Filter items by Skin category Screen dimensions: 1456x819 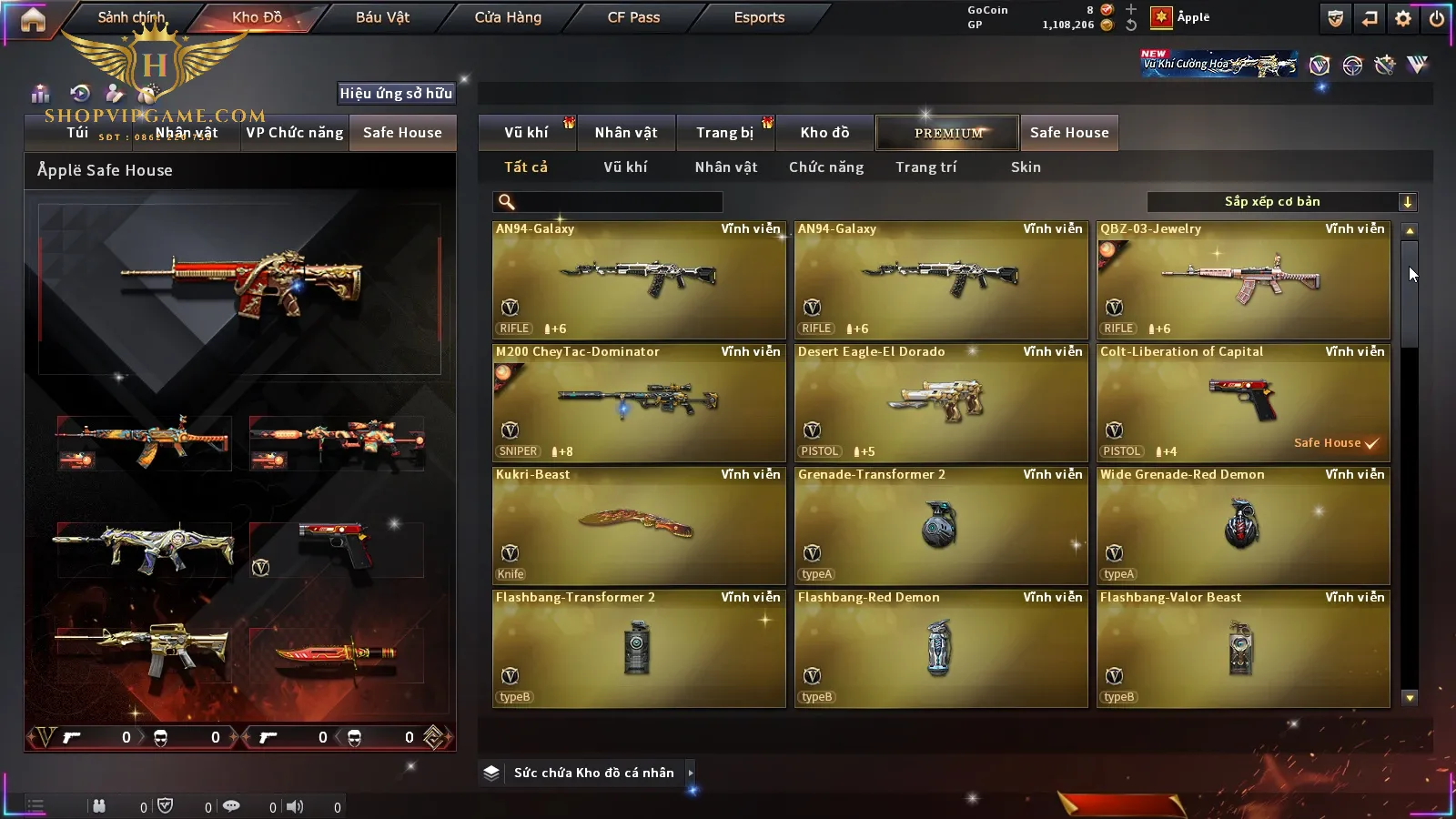tap(1026, 167)
